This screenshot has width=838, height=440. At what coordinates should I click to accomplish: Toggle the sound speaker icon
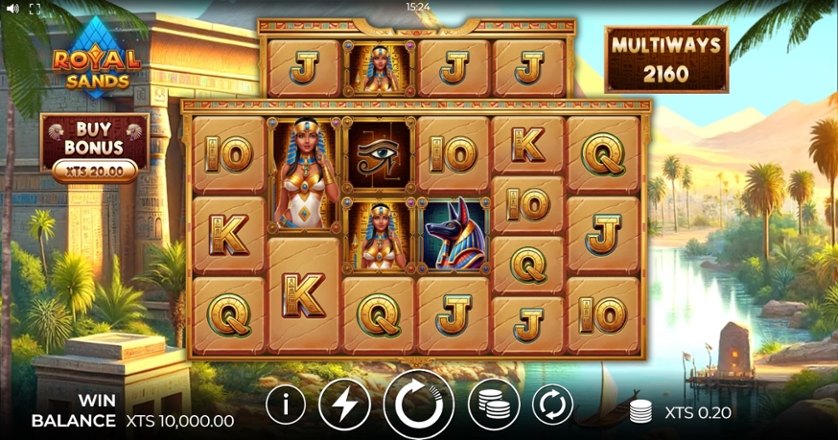(12, 8)
